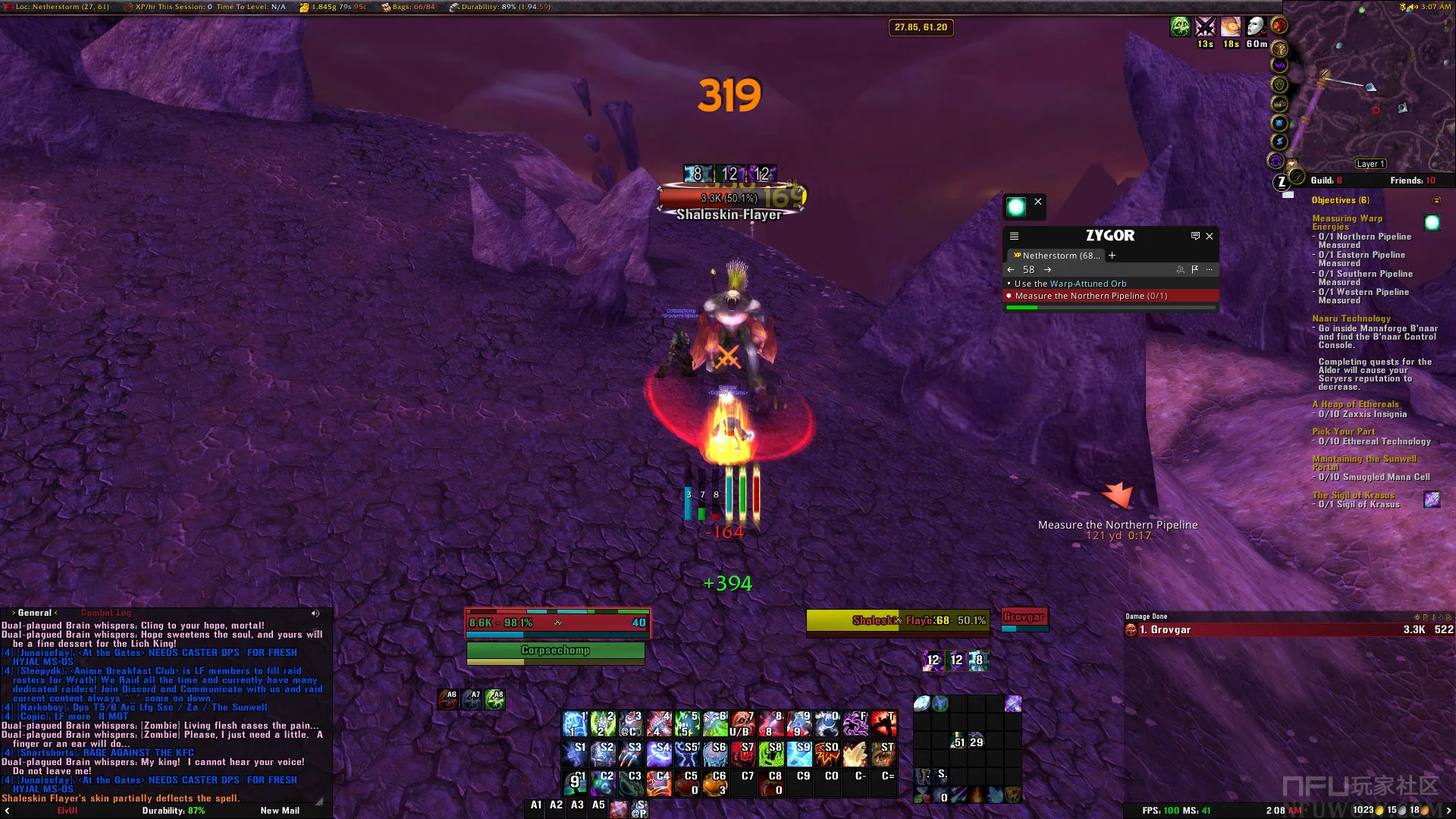Use the green rune ability on S8
Image resolution: width=1456 pixels, height=819 pixels.
tap(771, 753)
